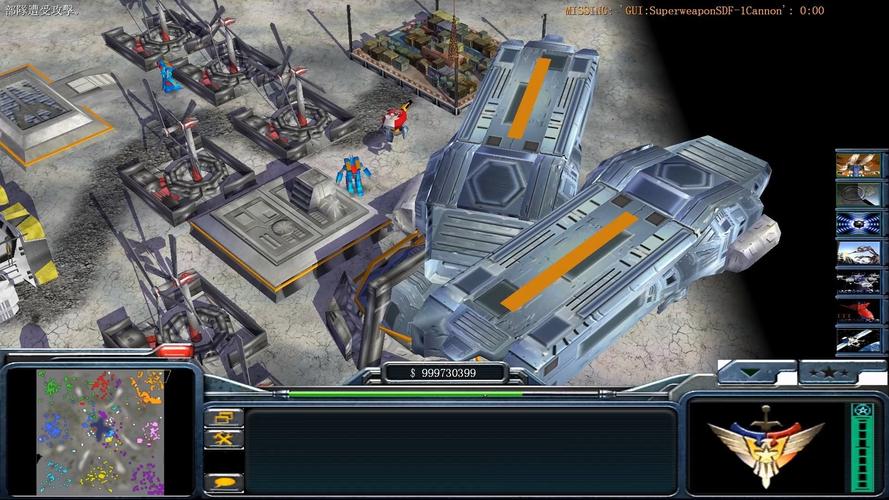The image size is (889, 500).
Task: Toggle the control bar with the green arrow
Action: [x=751, y=374]
